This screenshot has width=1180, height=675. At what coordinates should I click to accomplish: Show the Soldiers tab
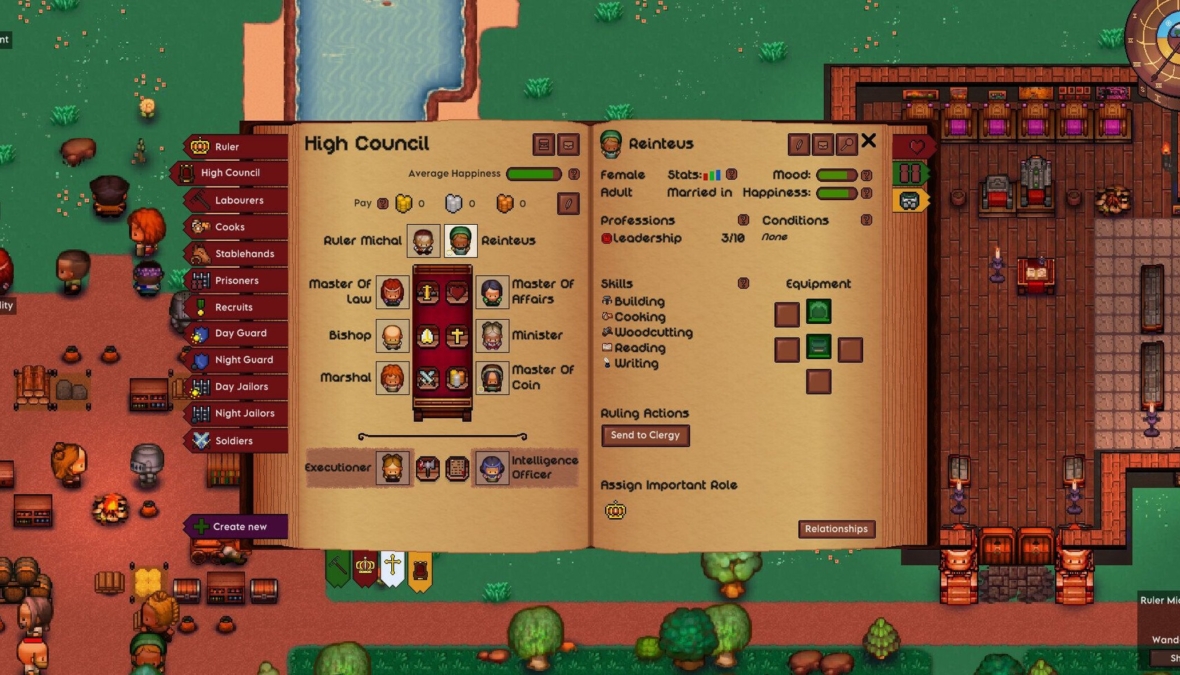pyautogui.click(x=234, y=440)
